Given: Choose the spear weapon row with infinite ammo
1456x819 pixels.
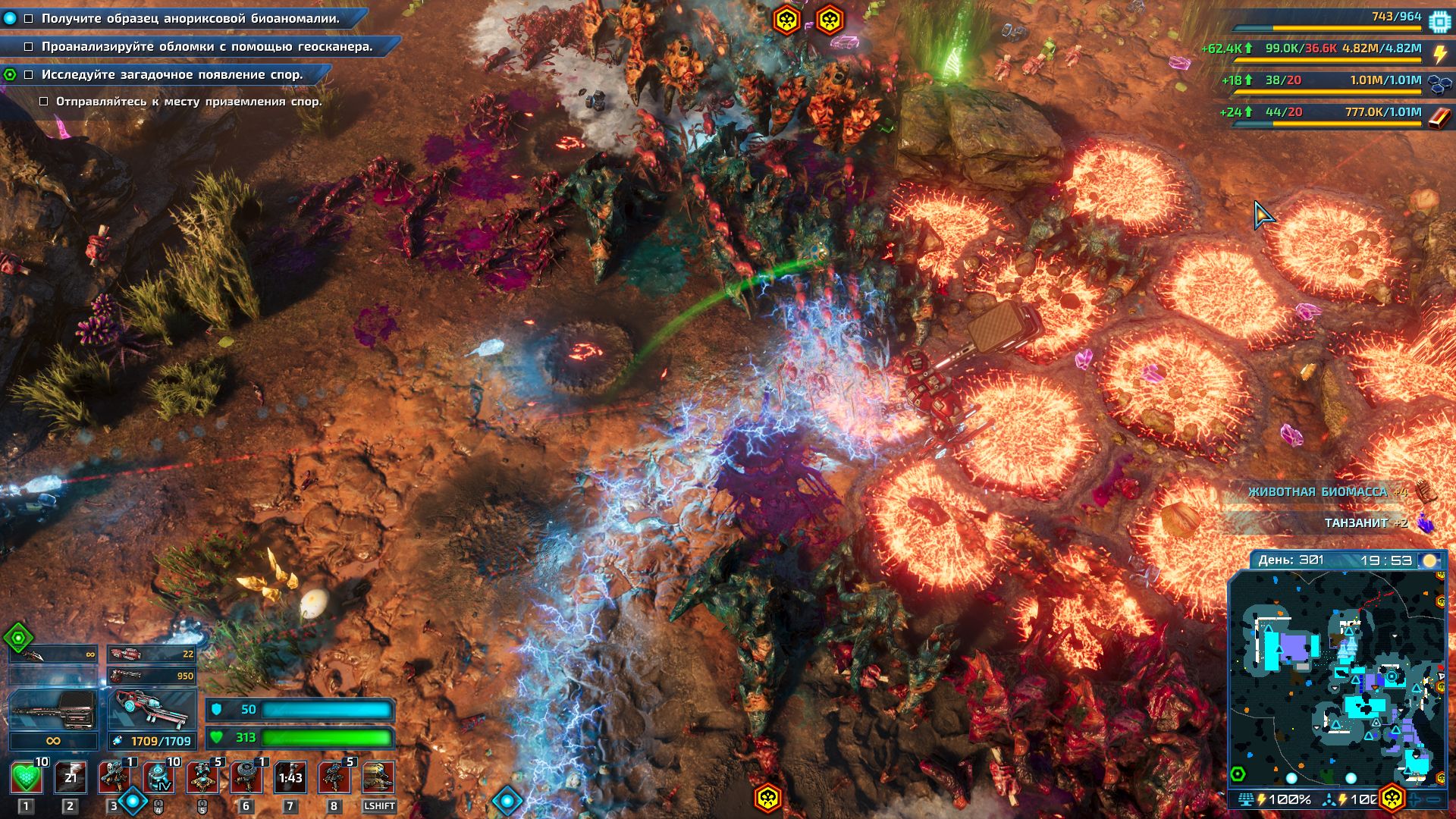Looking at the screenshot, I should point(53,654).
